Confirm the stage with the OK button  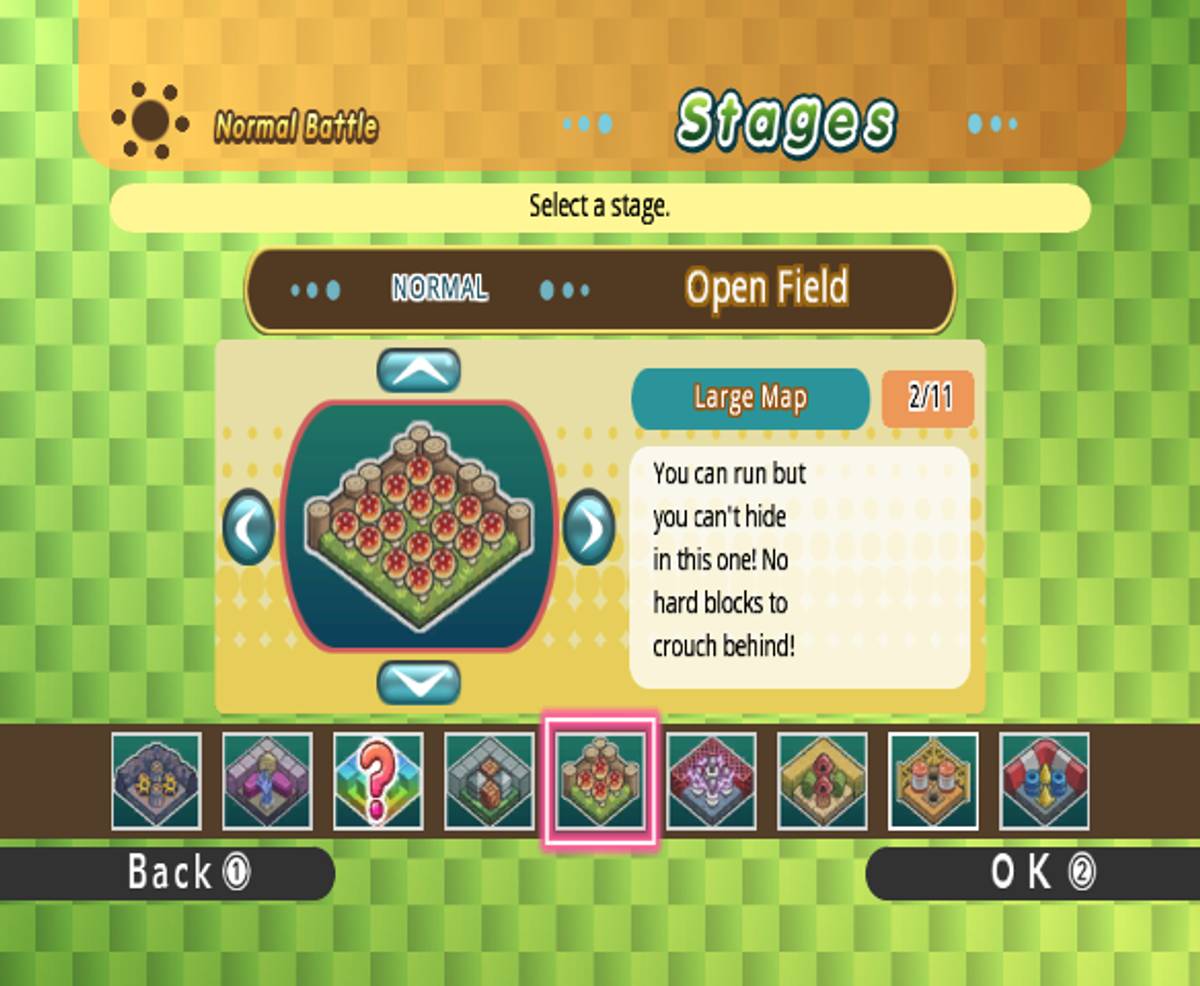1030,873
